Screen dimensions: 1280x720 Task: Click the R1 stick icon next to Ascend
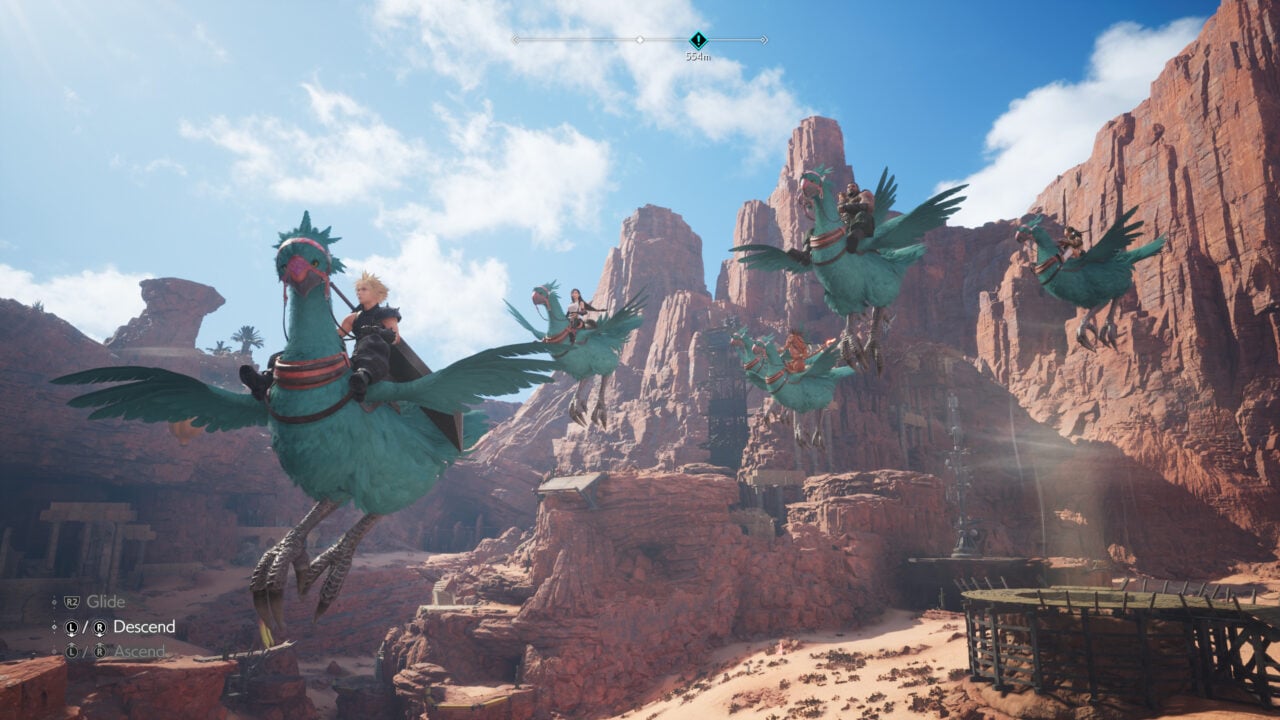click(x=100, y=651)
